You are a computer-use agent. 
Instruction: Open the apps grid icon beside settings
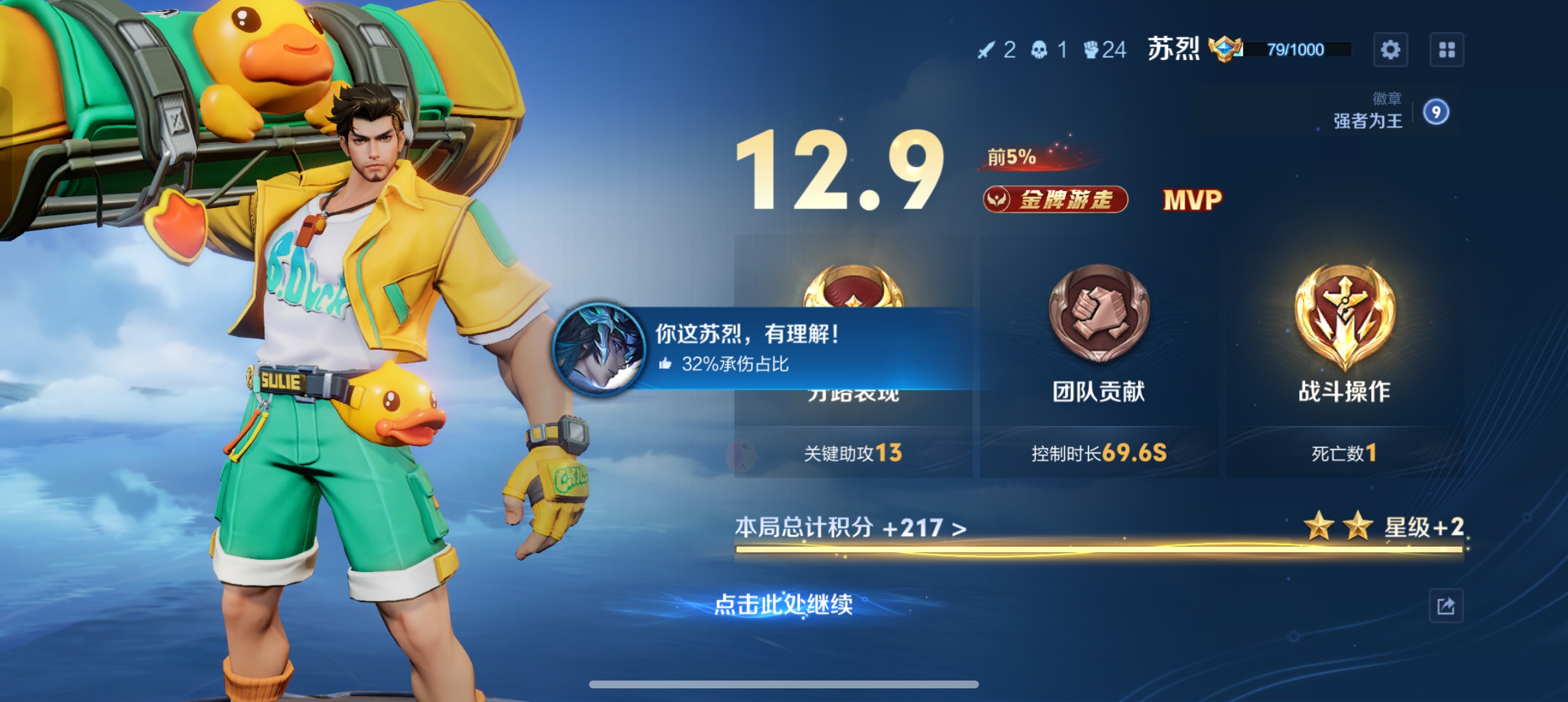point(1447,49)
